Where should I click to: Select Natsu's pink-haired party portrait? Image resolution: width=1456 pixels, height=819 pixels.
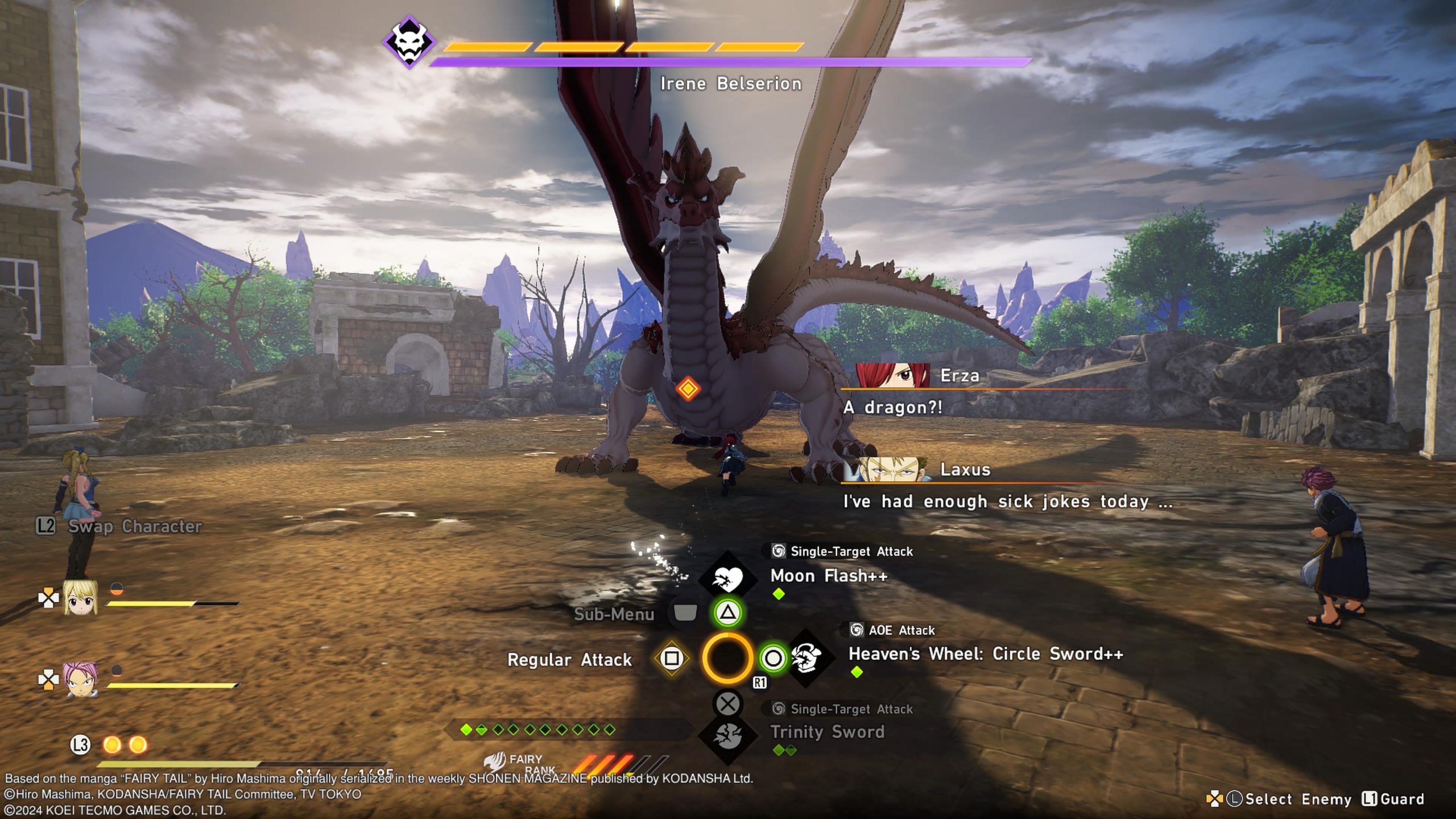pyautogui.click(x=80, y=679)
